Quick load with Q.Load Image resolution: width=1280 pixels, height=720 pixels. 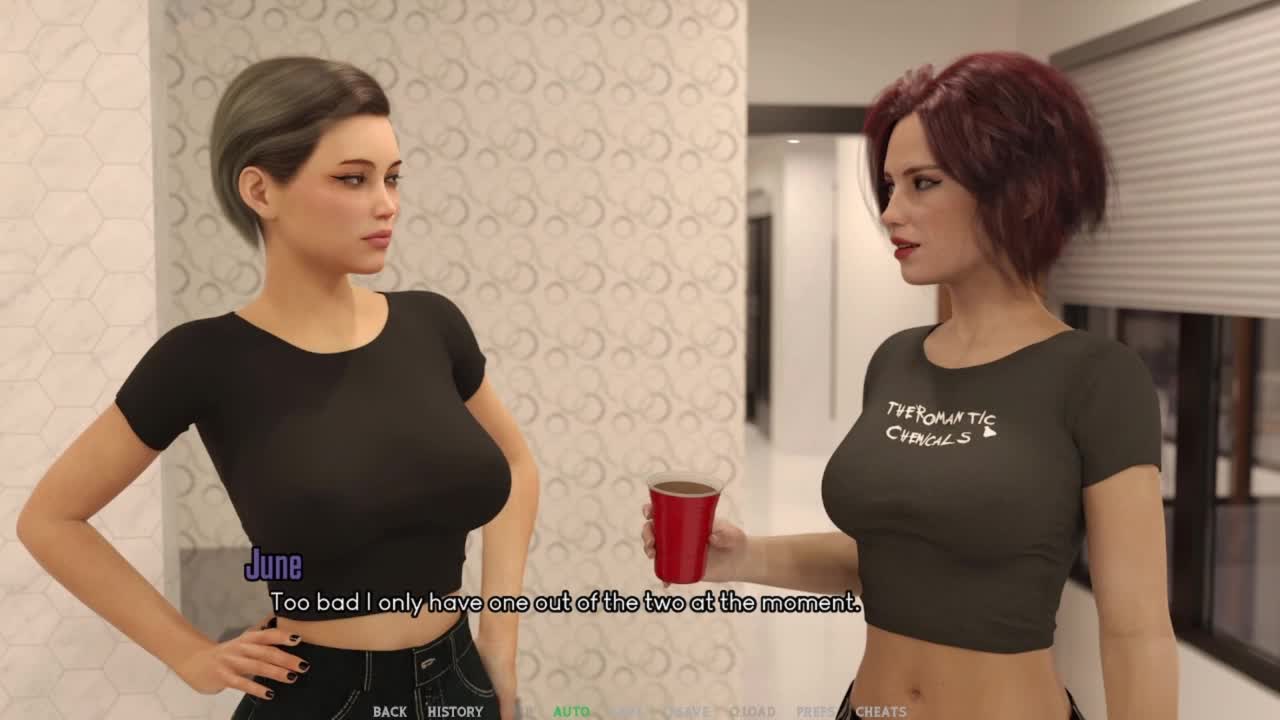(752, 712)
